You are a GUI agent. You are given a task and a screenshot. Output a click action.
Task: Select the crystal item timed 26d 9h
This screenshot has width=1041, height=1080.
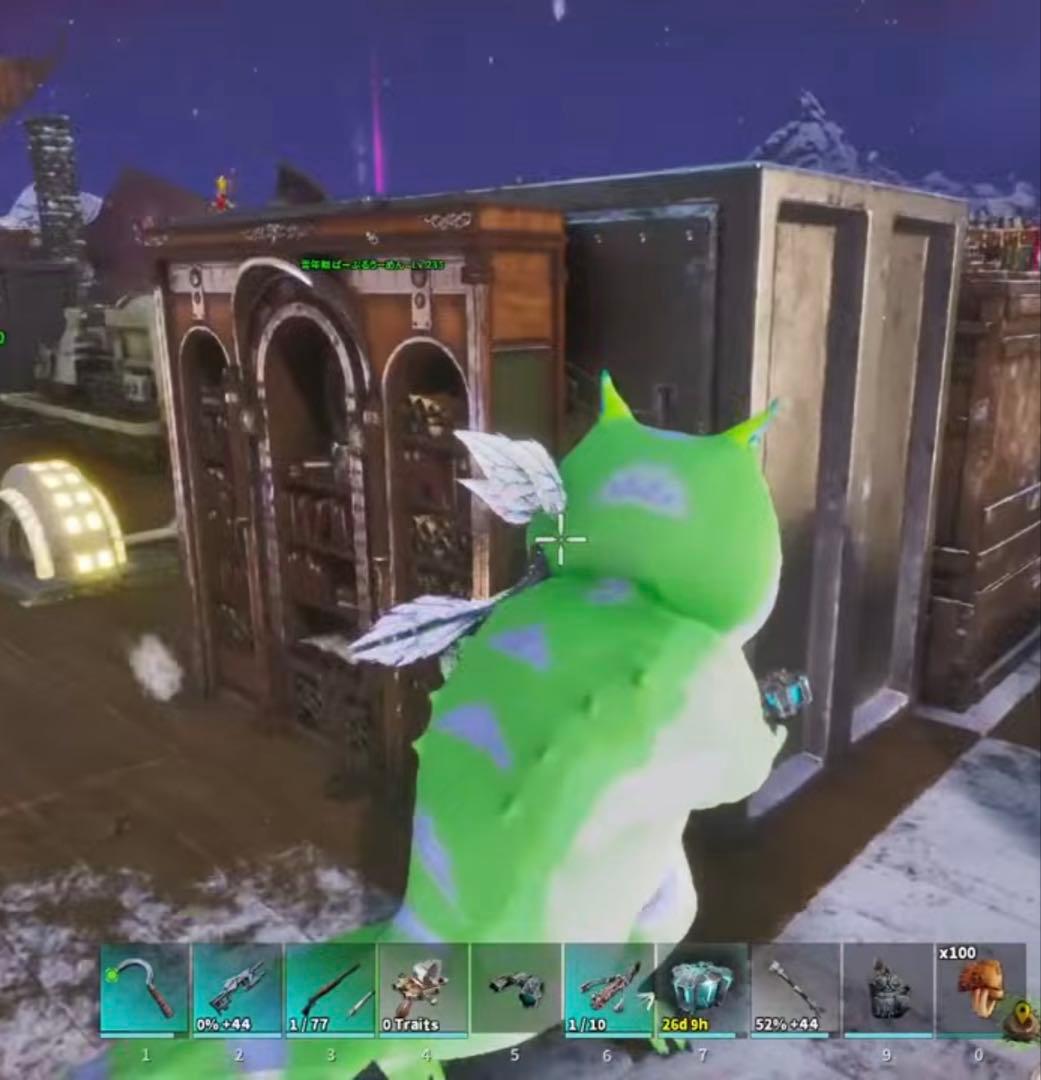pos(702,990)
